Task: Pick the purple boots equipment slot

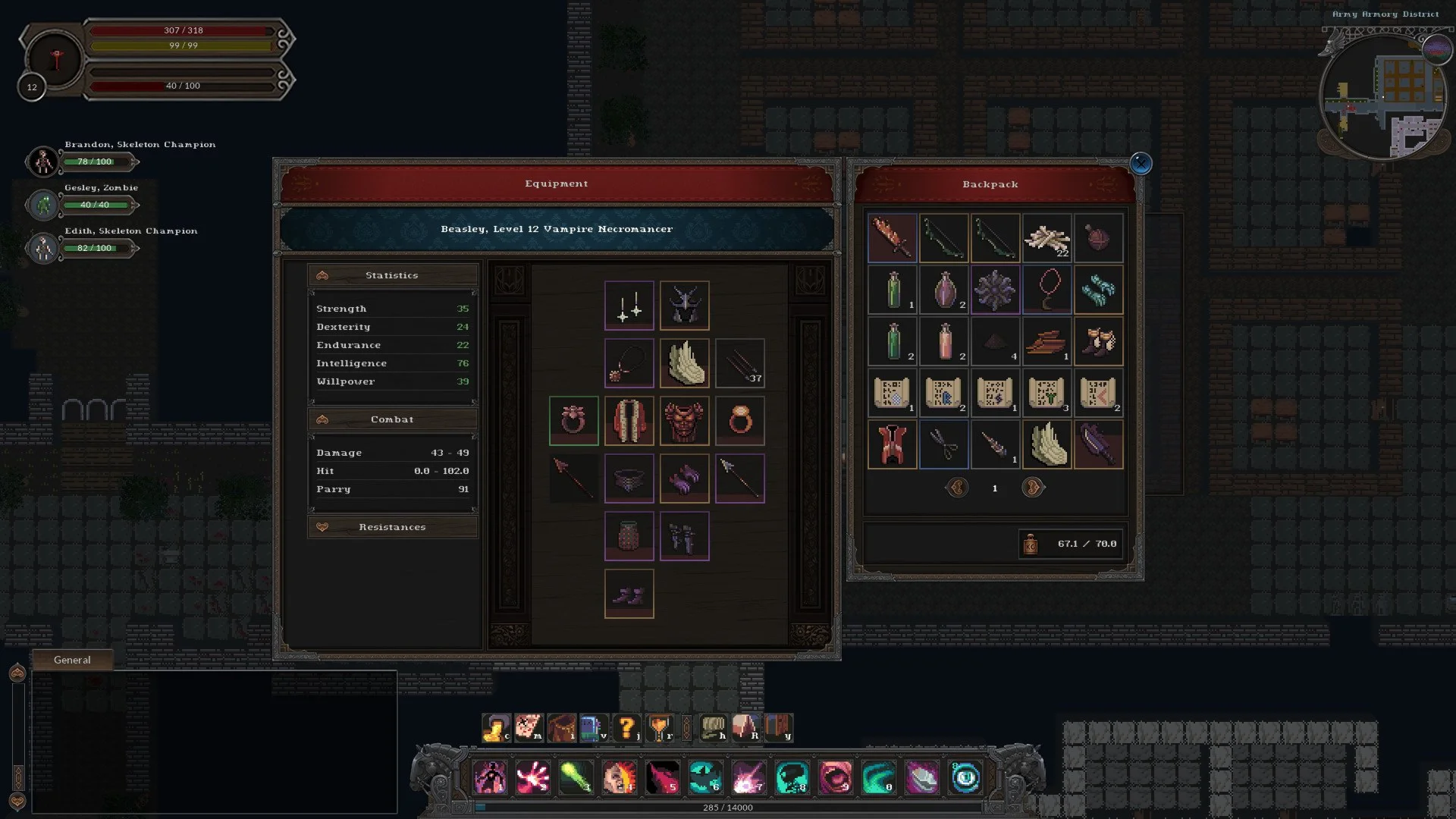Action: point(629,594)
